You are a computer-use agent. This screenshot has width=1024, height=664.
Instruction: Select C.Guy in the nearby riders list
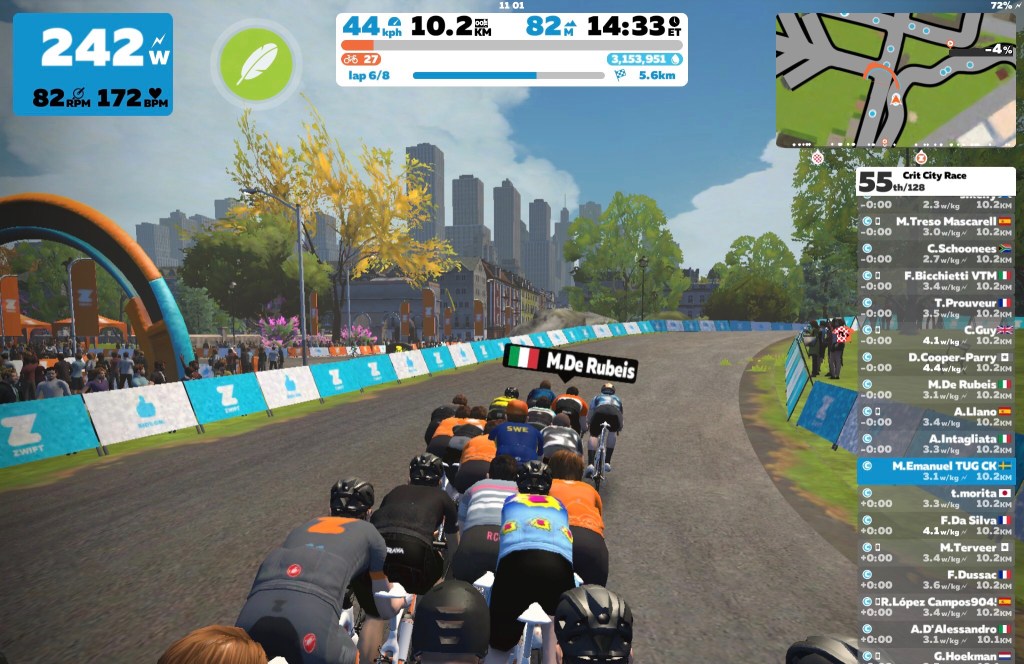937,335
